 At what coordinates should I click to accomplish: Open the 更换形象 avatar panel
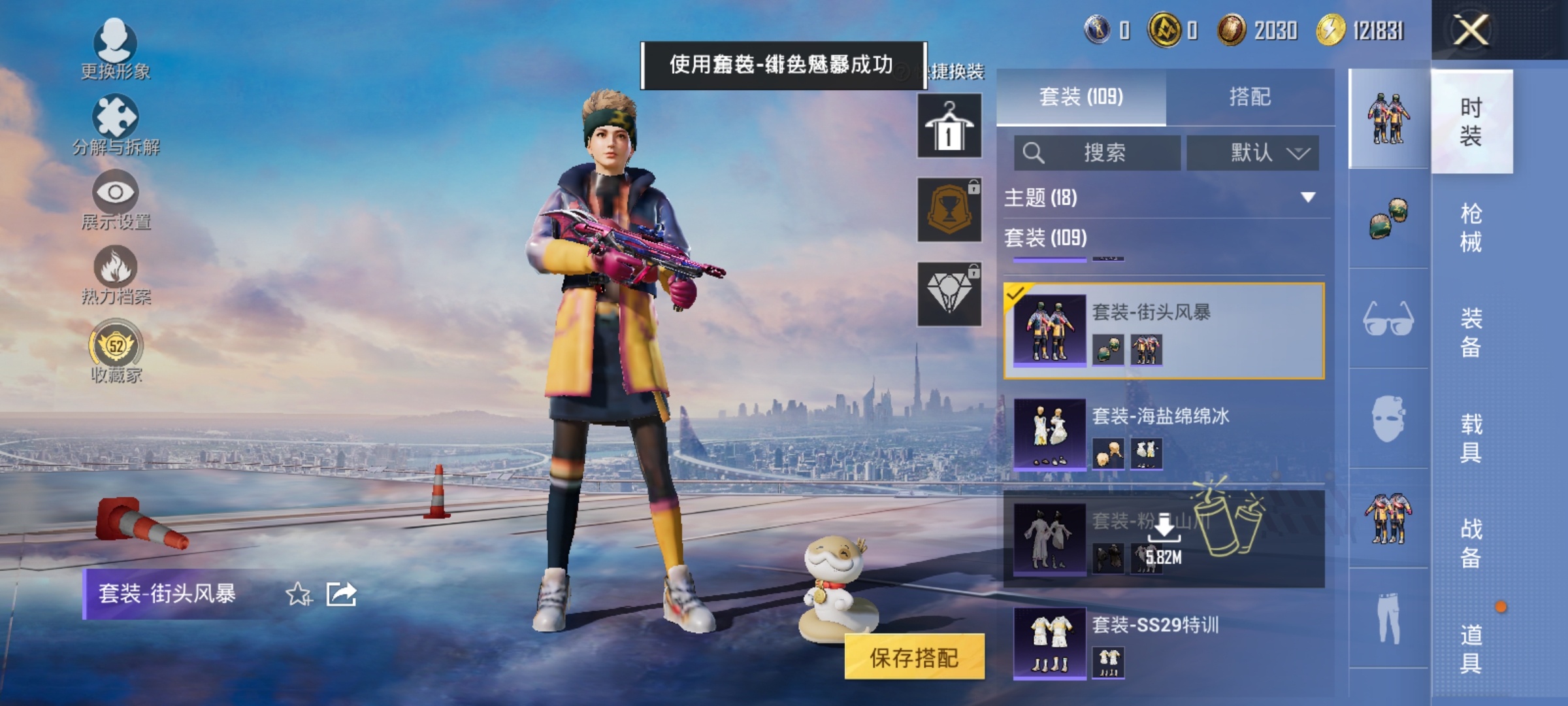114,46
